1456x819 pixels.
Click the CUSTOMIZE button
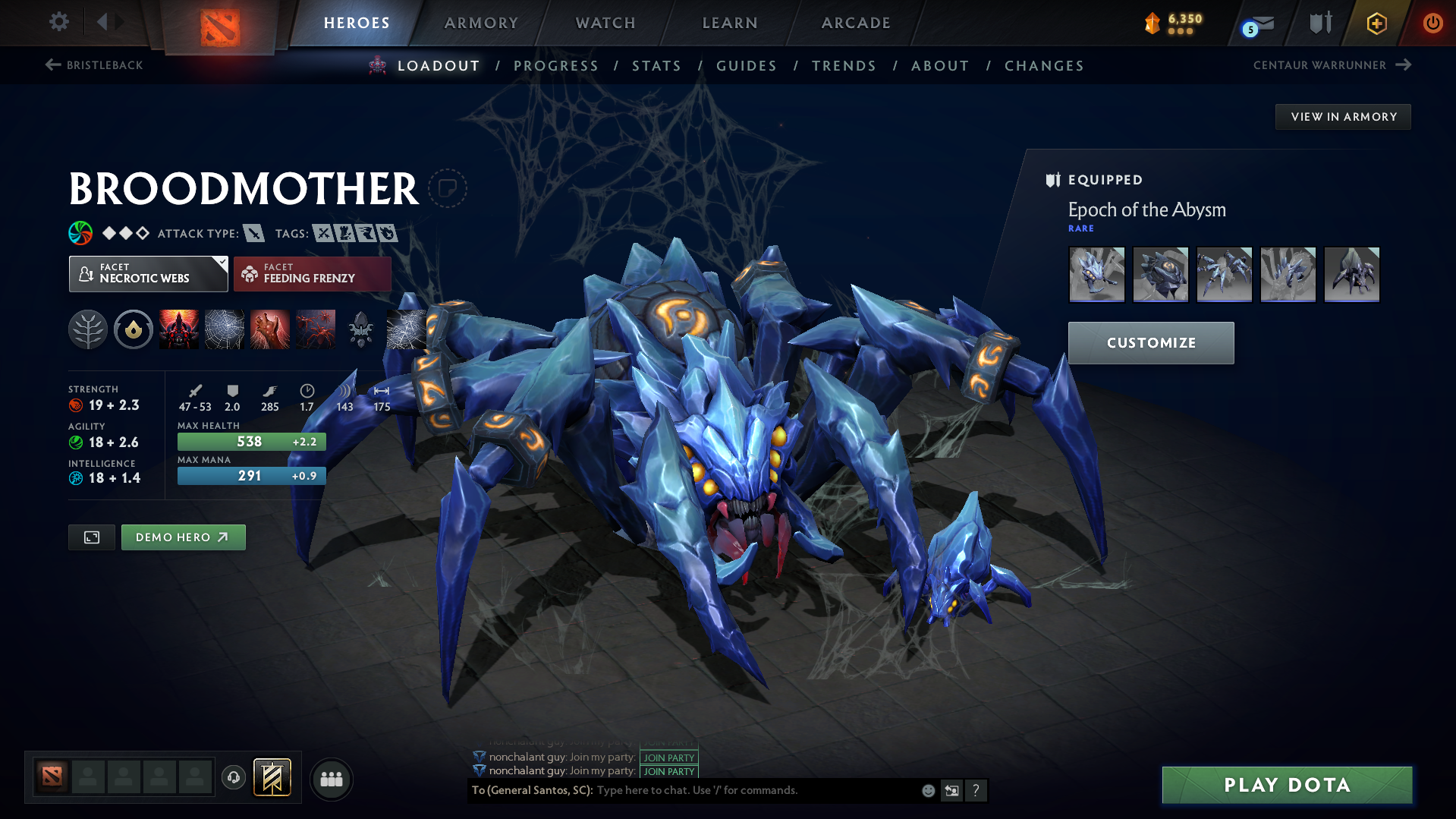tap(1150, 342)
